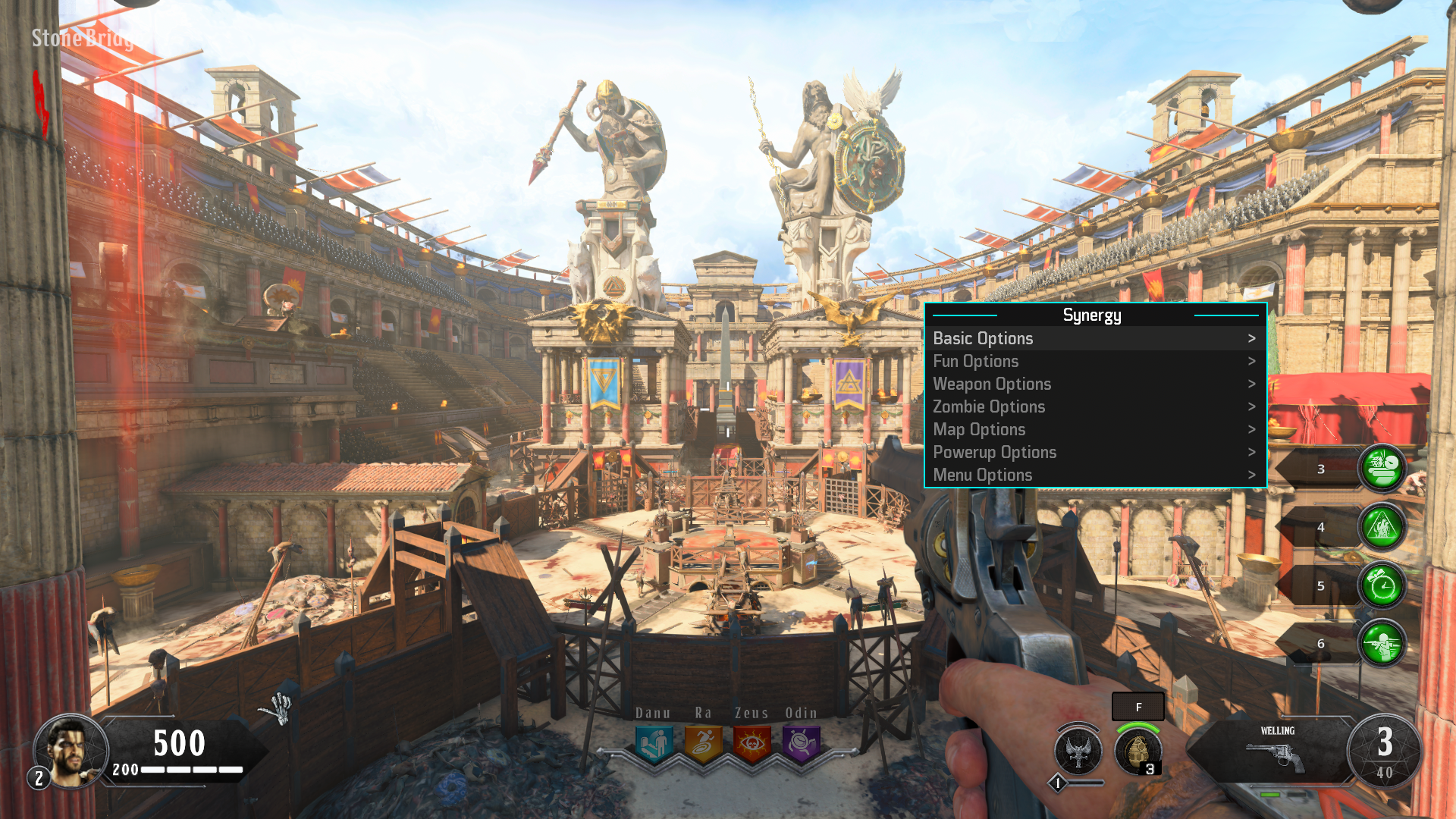The height and width of the screenshot is (819, 1456).
Task: Expand the Zombie Options submenu
Action: (x=990, y=407)
